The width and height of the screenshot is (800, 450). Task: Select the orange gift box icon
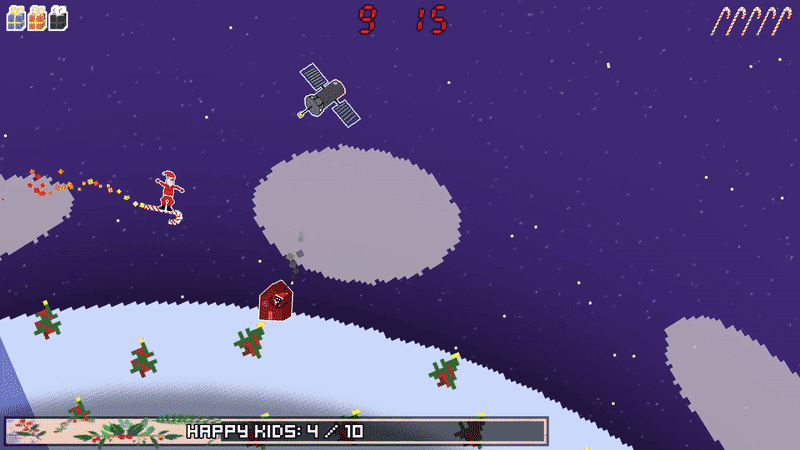click(x=37, y=18)
